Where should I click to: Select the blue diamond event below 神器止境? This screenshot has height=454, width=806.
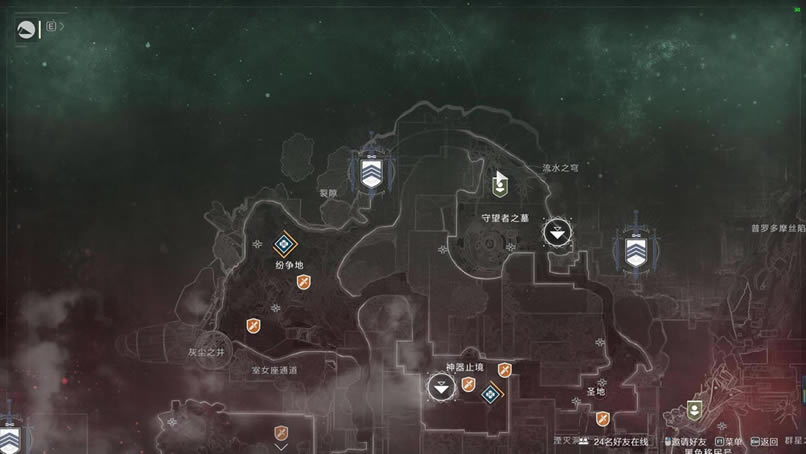coord(490,395)
